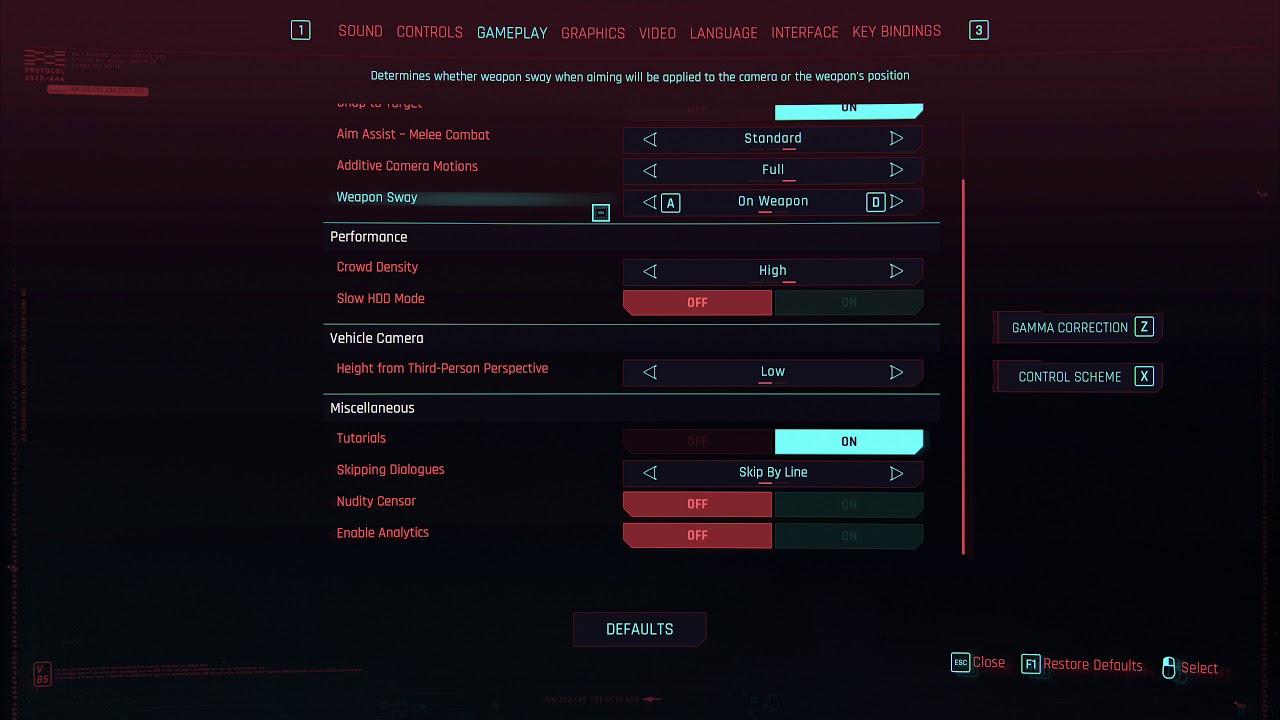1280x720 pixels.
Task: Enable the Nudity Censor
Action: click(x=849, y=504)
